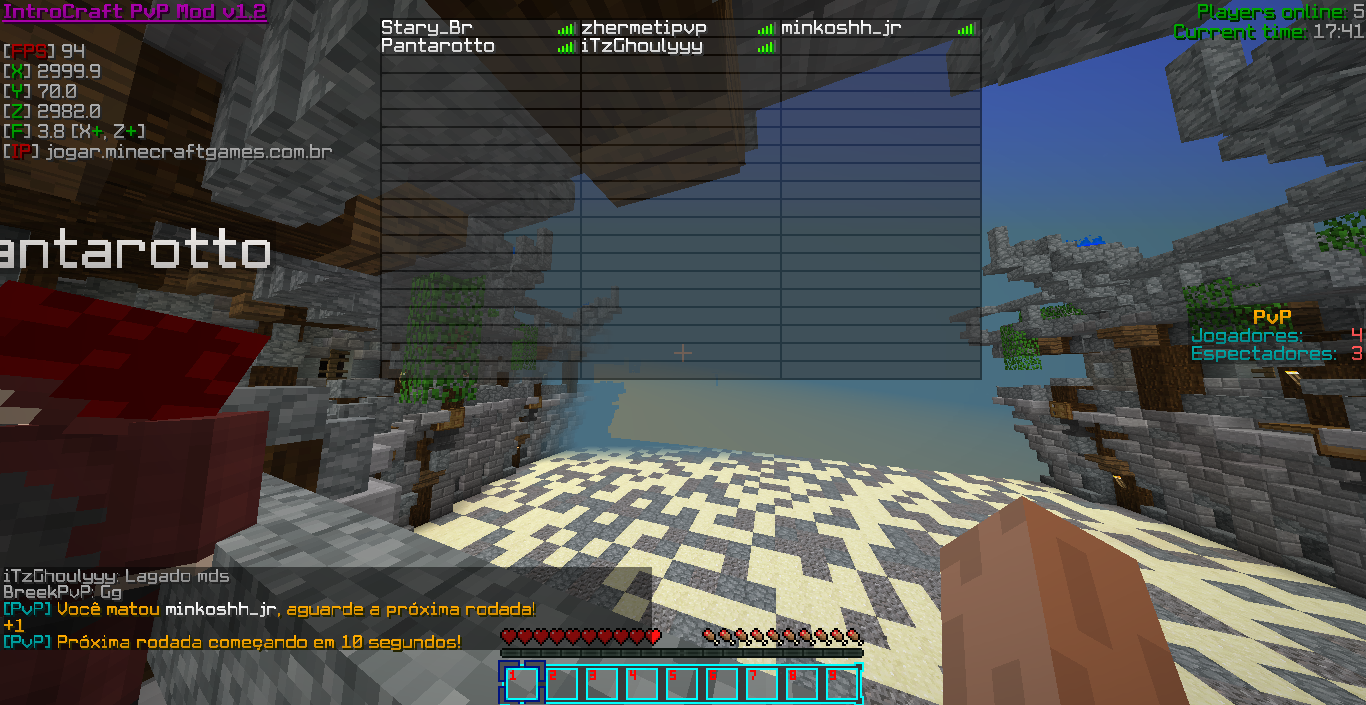Choose hotbar slot numbered 6
Viewport: 1366px width, 705px height.
point(721,684)
